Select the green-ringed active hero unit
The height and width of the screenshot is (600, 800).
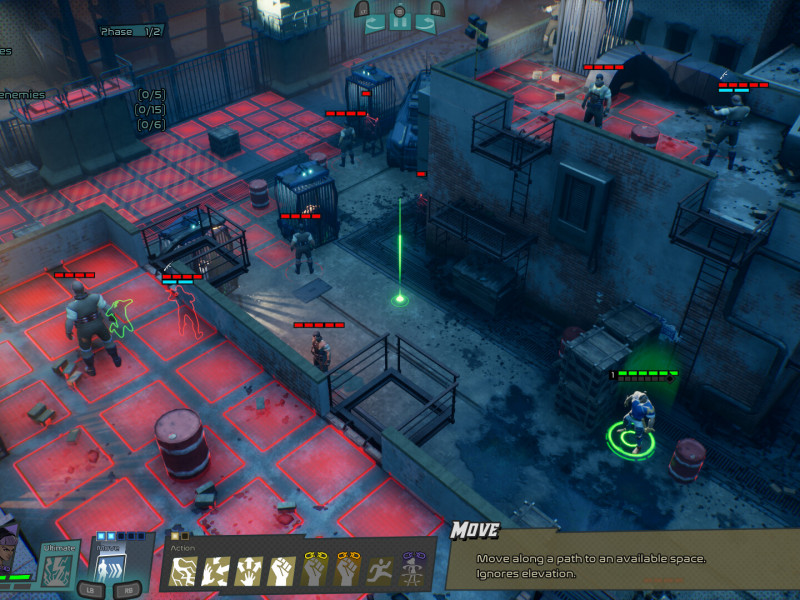click(x=633, y=420)
